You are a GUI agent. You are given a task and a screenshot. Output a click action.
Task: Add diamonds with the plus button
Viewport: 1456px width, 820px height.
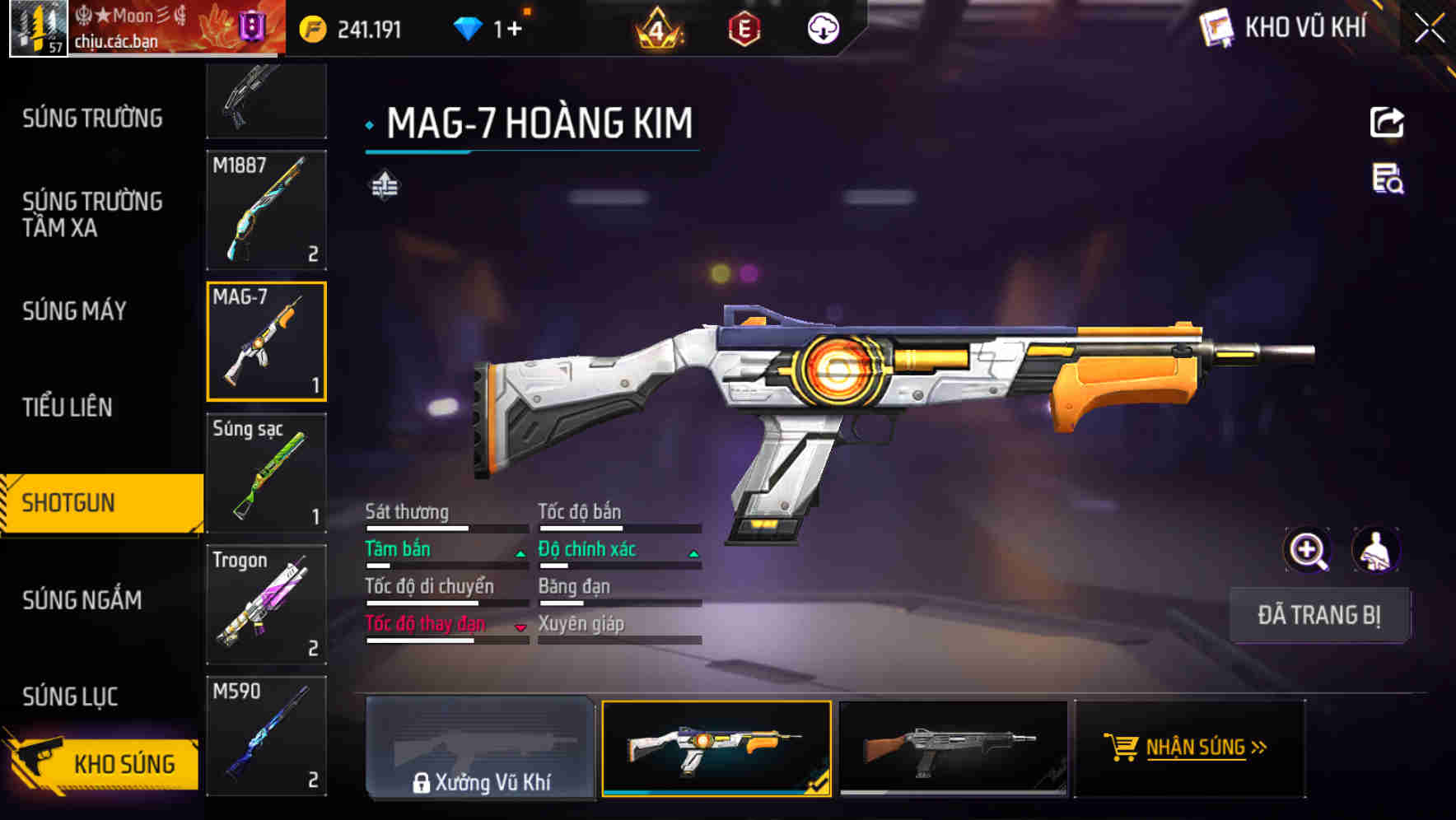tap(514, 30)
